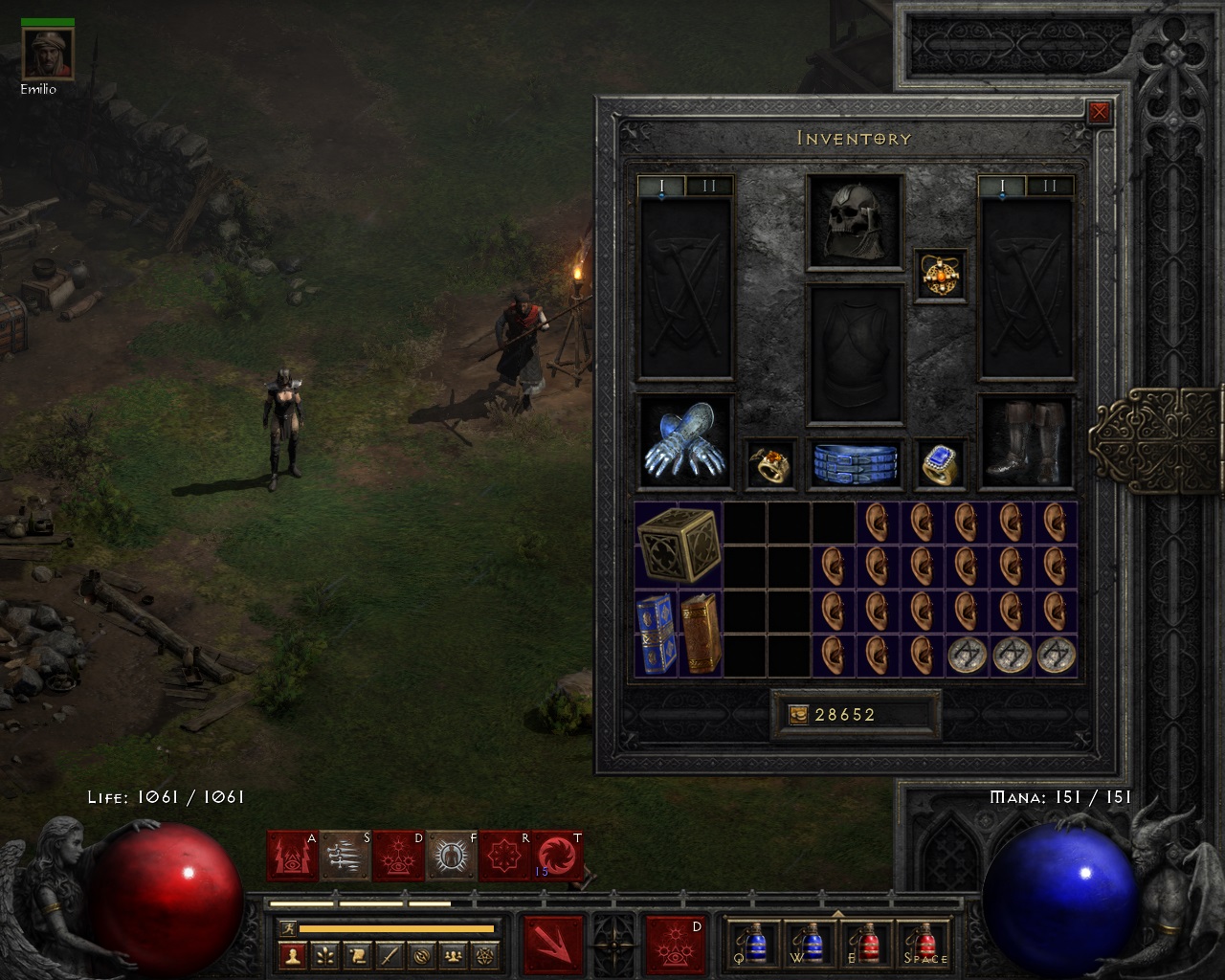This screenshot has height=980, width=1225.
Task: Select the skull helmet in the head slot
Action: [854, 221]
